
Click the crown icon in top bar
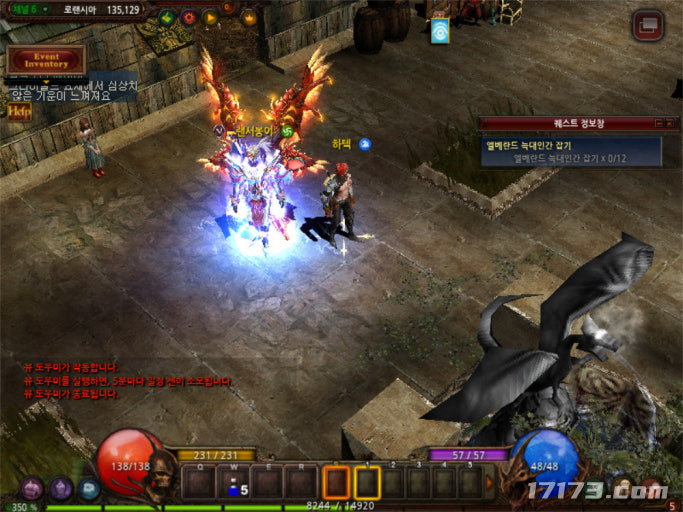point(248,17)
